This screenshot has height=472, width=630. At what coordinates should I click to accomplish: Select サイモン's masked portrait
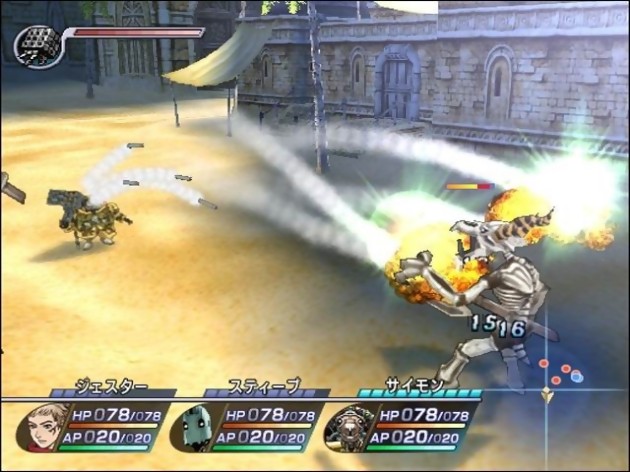(349, 428)
